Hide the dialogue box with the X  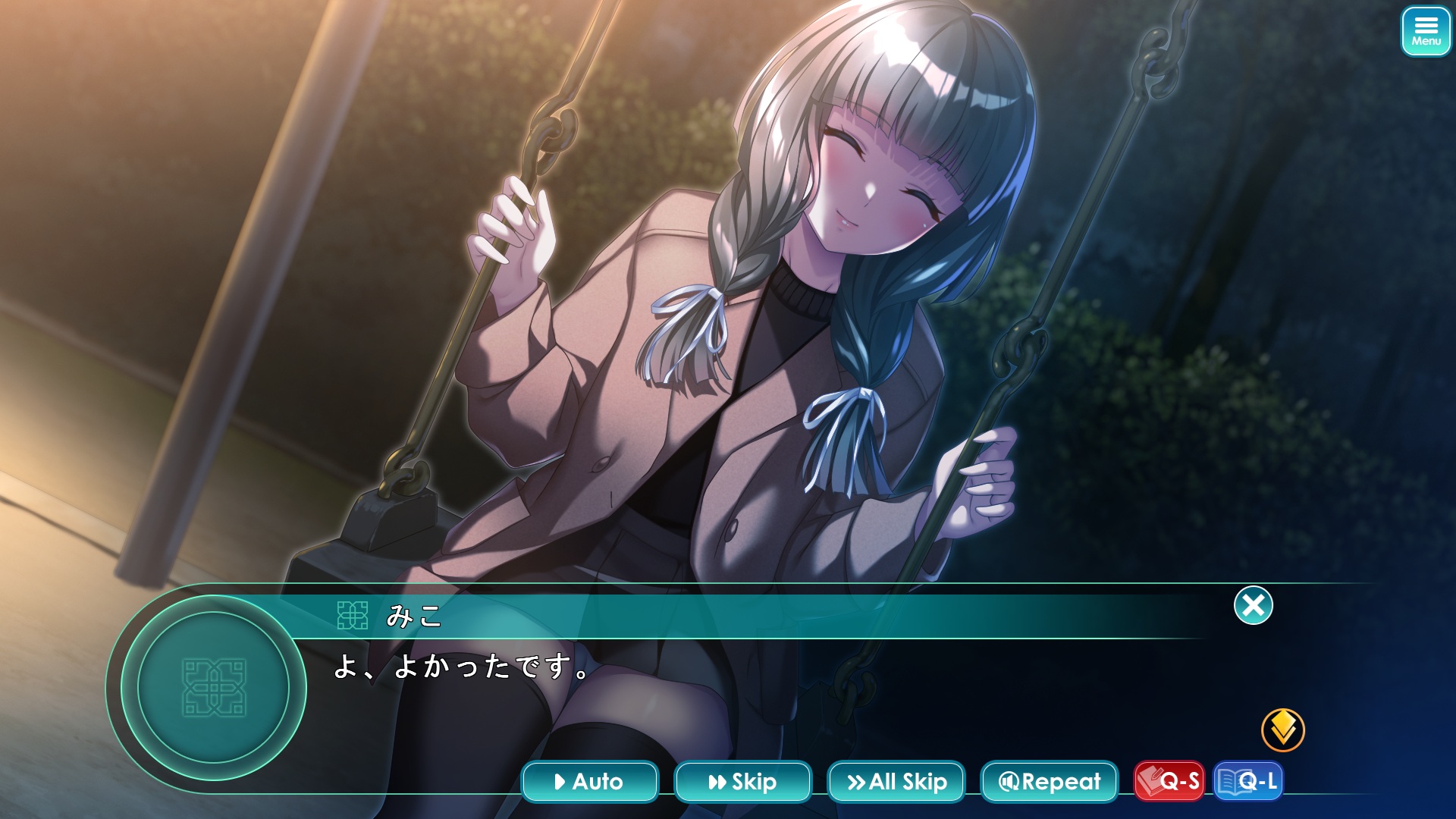(x=1253, y=605)
